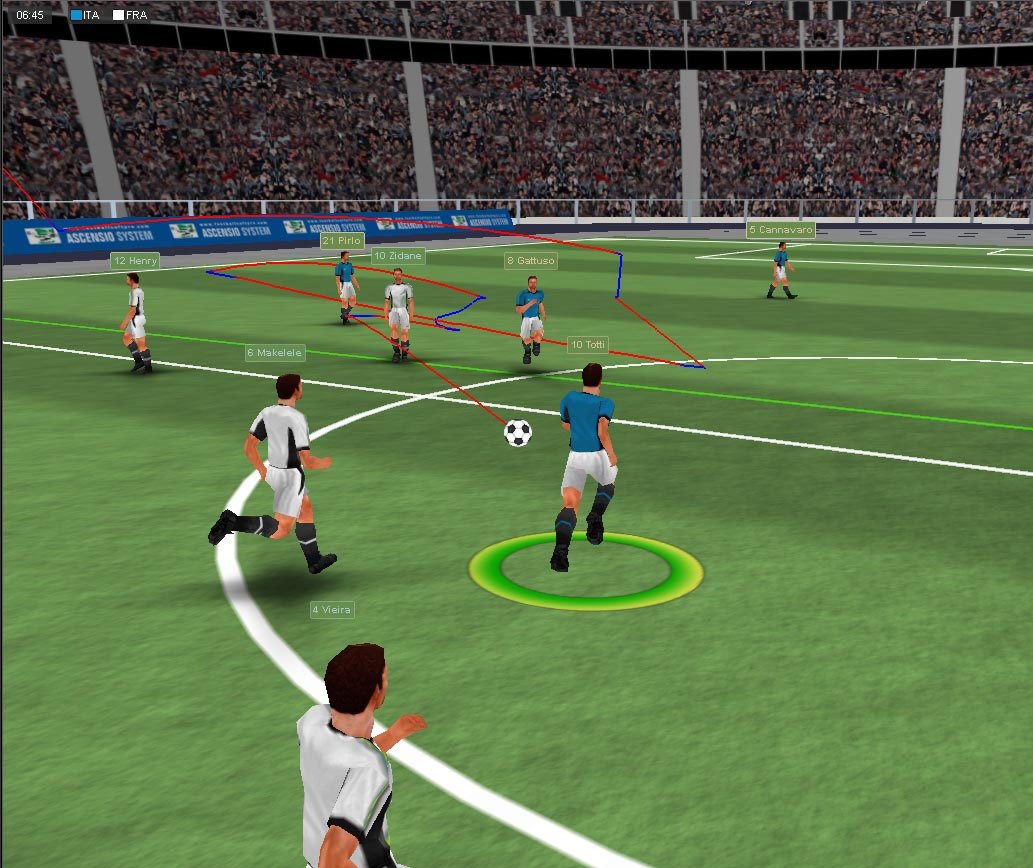The width and height of the screenshot is (1033, 868).
Task: Click the 10 Totti player label
Action: pyautogui.click(x=588, y=345)
